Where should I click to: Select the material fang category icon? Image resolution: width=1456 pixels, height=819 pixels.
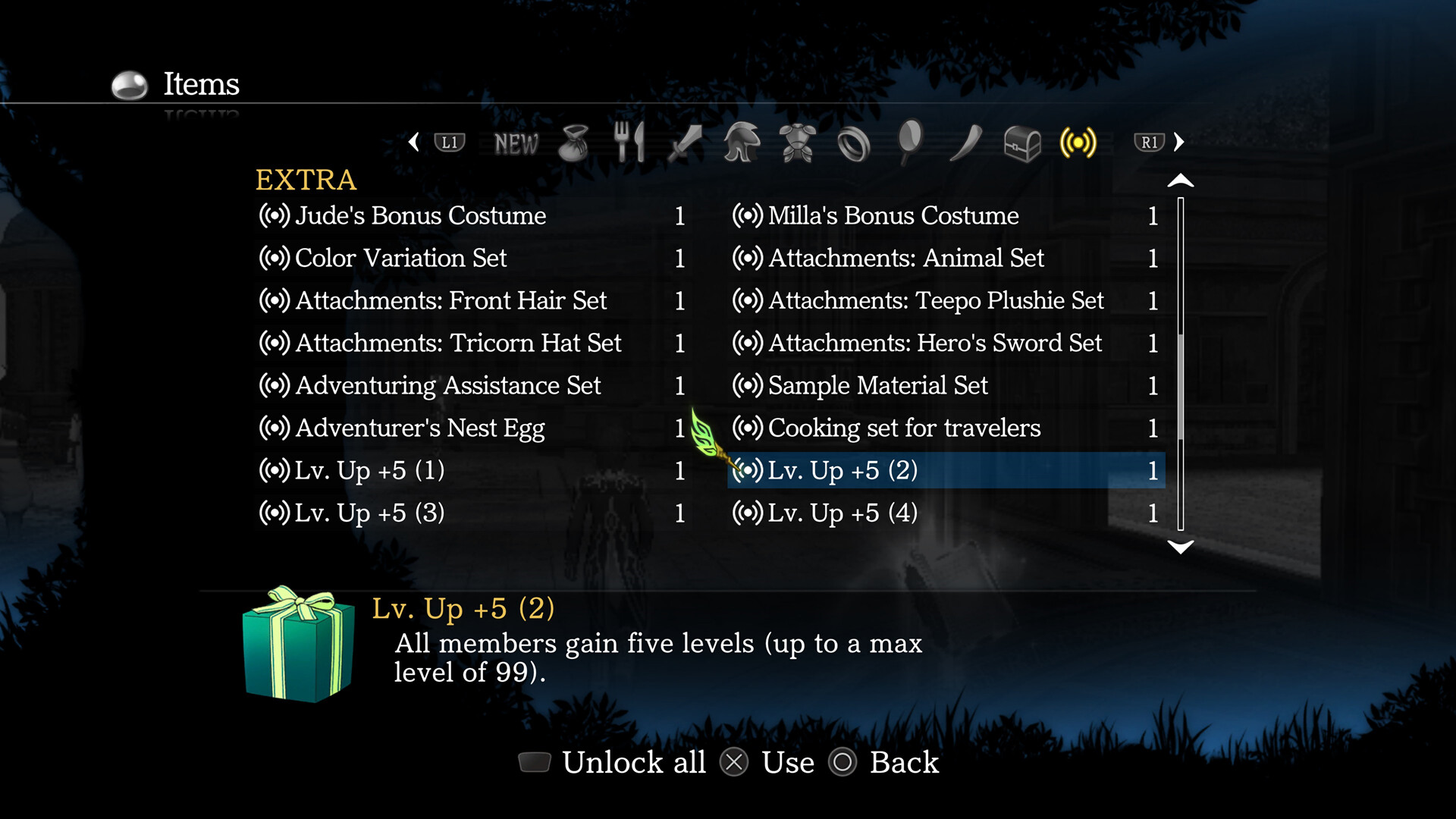966,143
